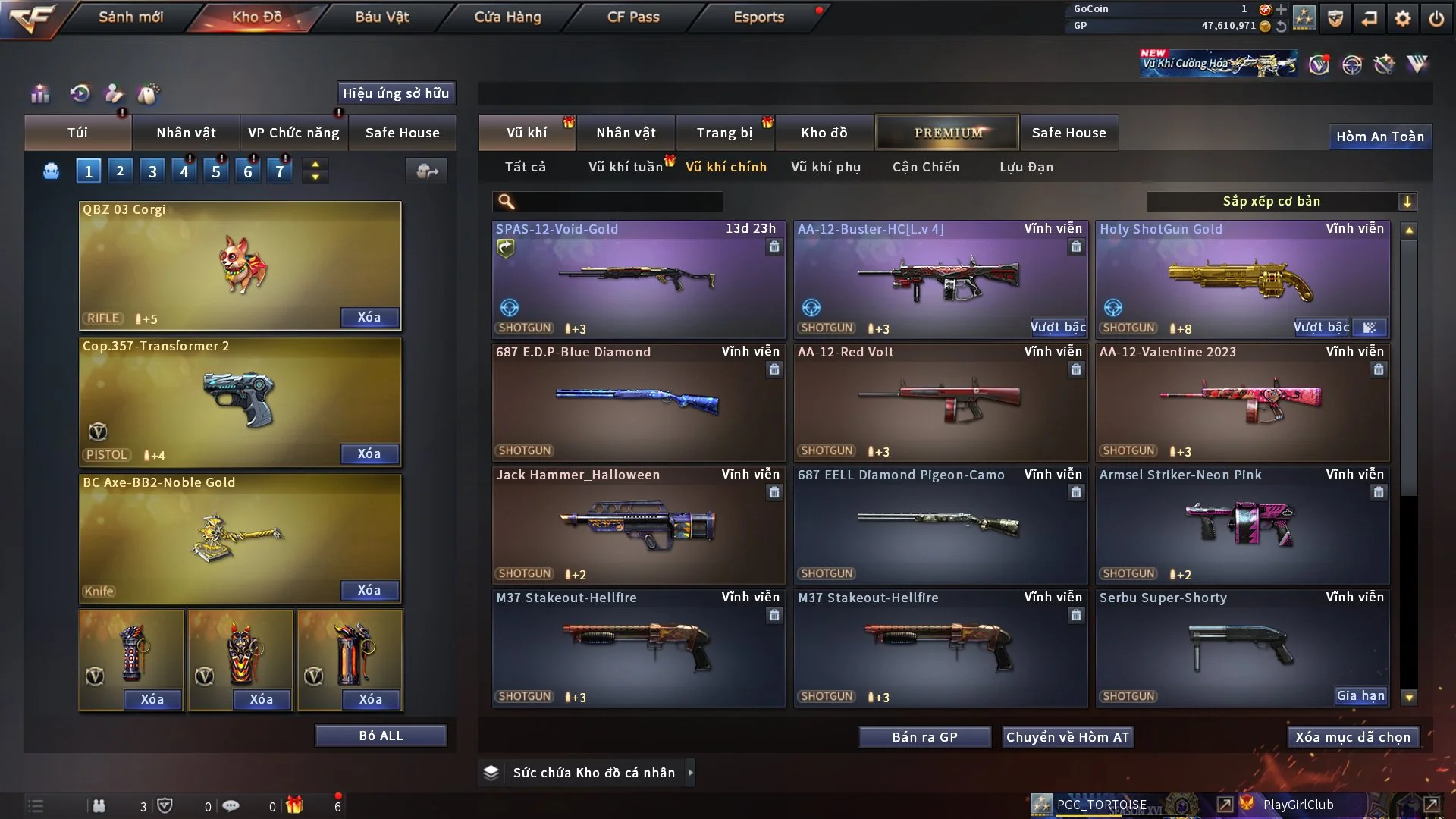
Task: Switch to bag slot 3
Action: point(152,171)
